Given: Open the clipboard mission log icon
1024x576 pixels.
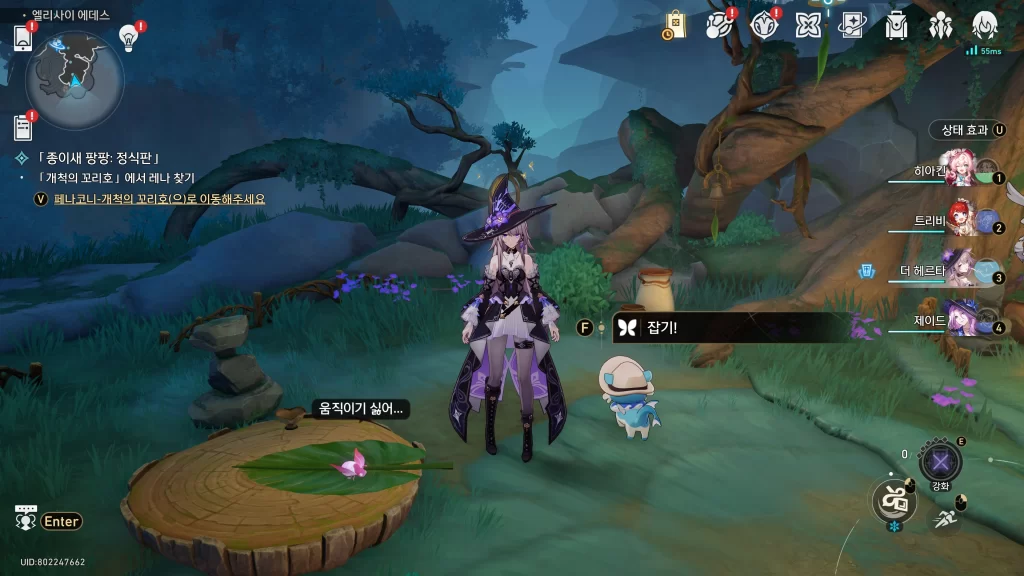Looking at the screenshot, I should click(23, 127).
